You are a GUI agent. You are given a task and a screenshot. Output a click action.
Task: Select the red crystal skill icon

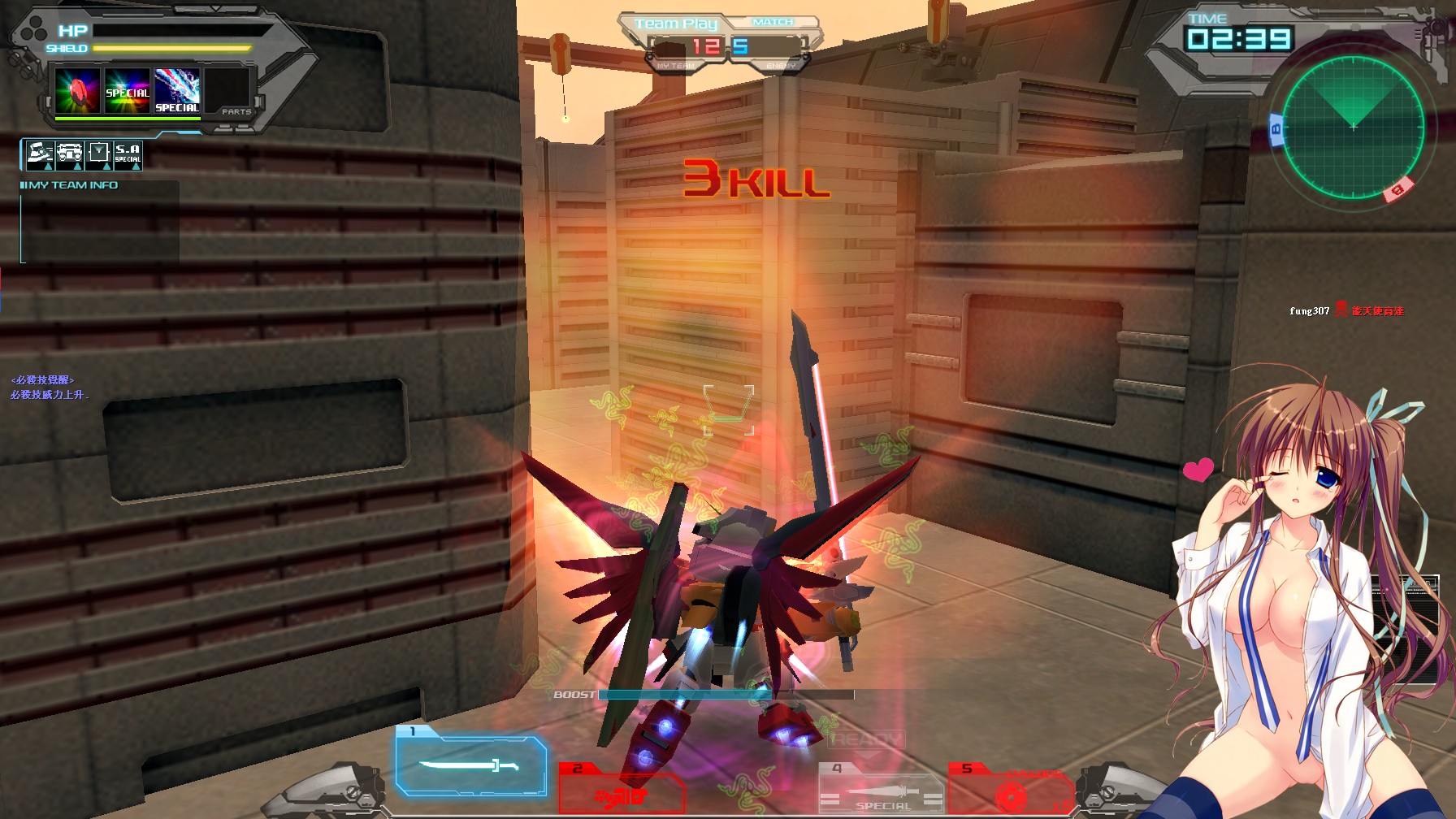coord(78,91)
